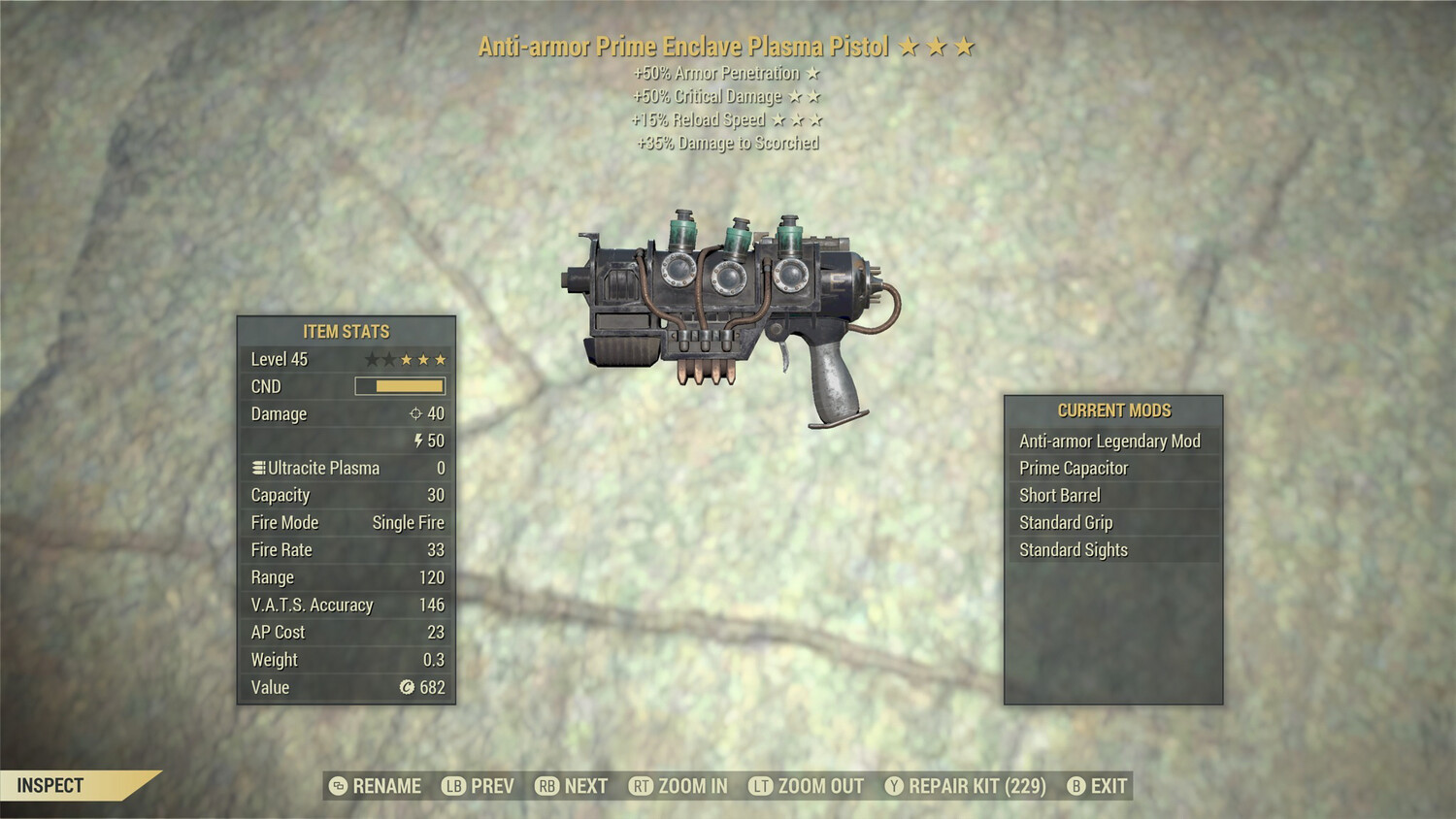
Task: Click the B Exit button icon
Action: click(1075, 786)
